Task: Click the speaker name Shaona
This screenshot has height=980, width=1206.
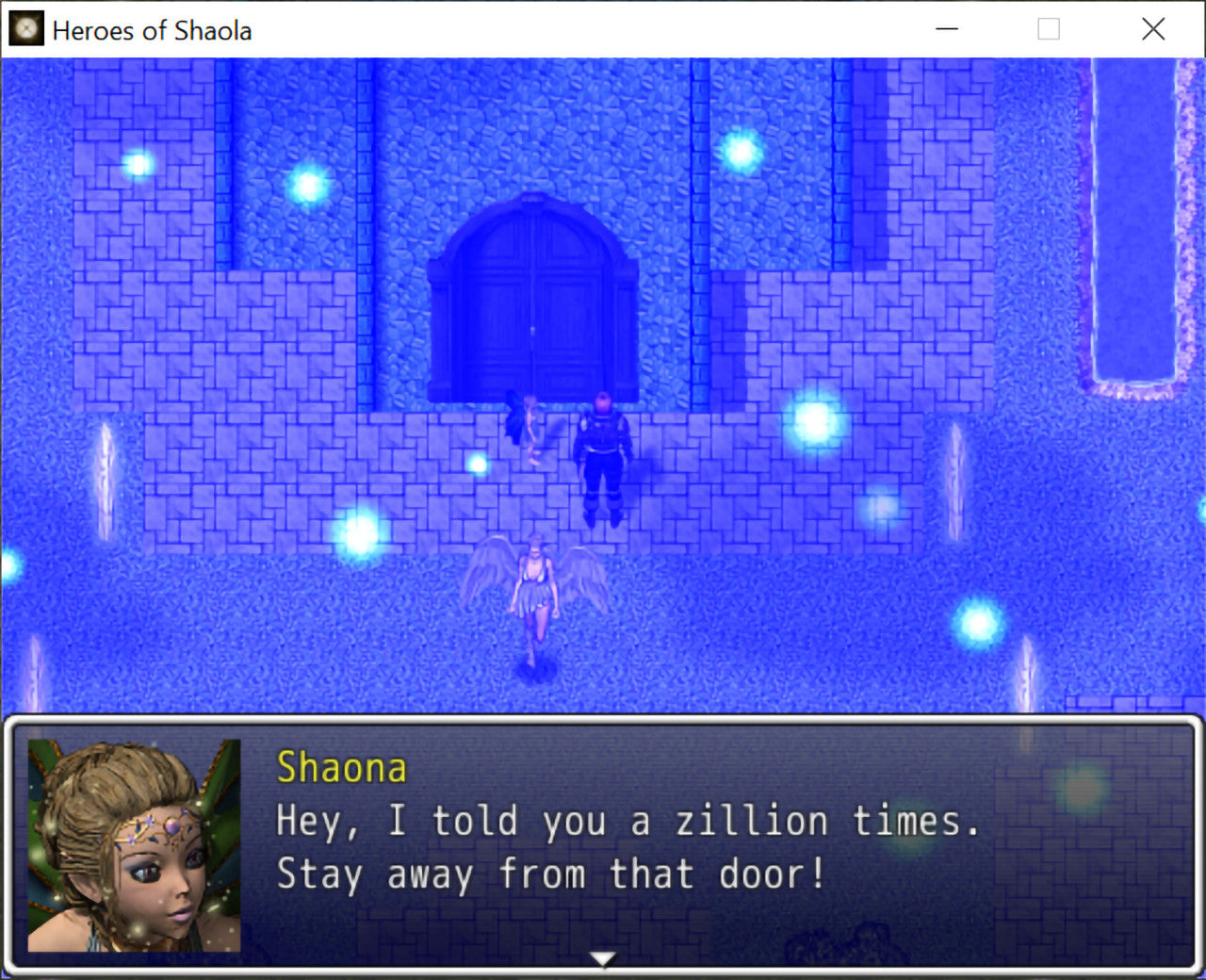Action: click(341, 767)
